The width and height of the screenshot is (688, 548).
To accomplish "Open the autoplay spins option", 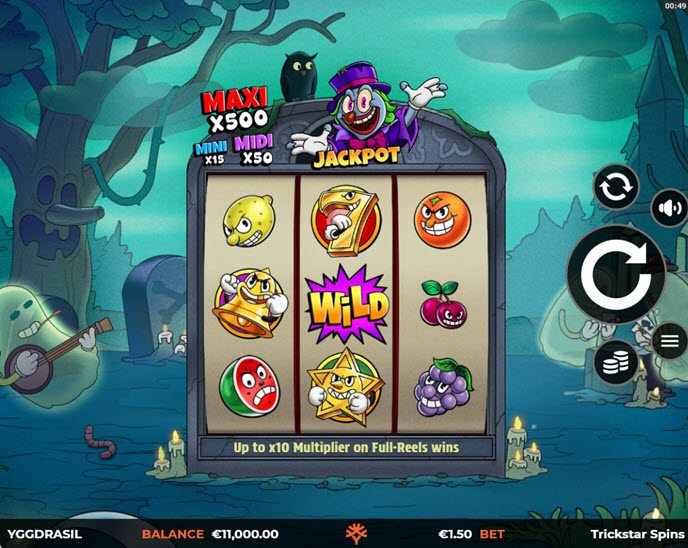I will pyautogui.click(x=616, y=187).
